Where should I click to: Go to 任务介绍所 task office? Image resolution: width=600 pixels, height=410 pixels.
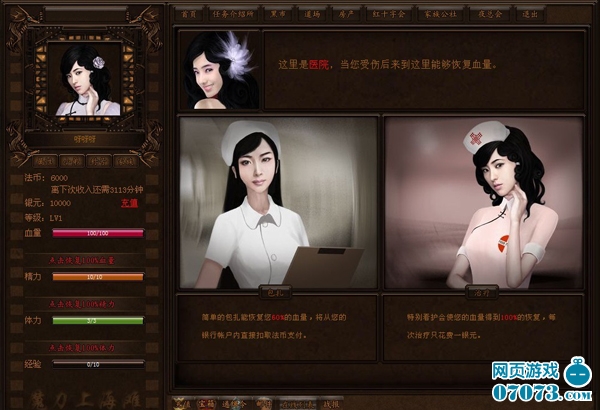coord(234,14)
